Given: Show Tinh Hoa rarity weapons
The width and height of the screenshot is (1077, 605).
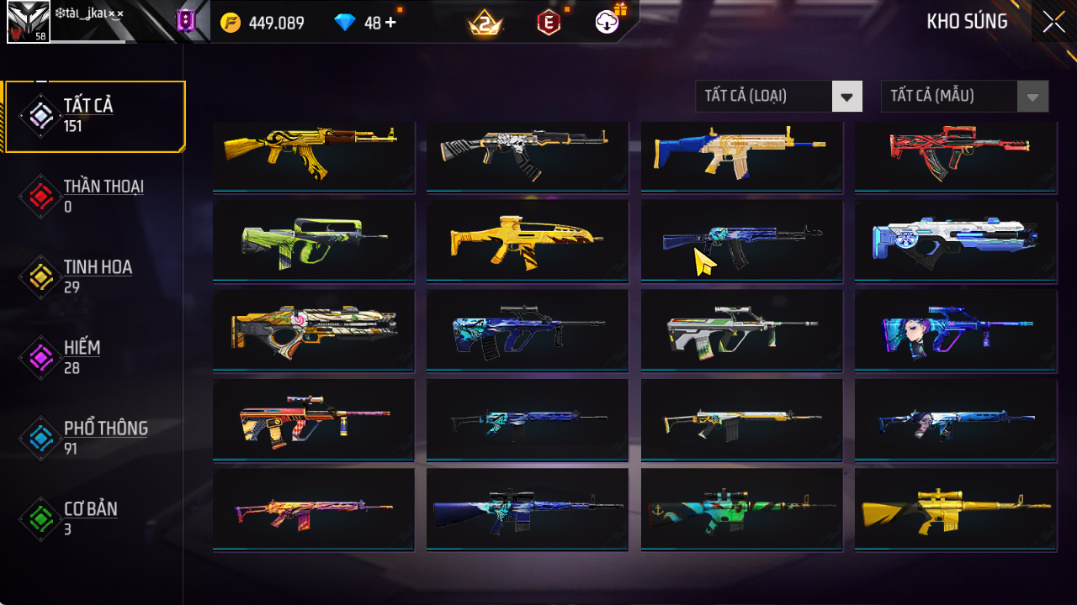Looking at the screenshot, I should point(95,277).
